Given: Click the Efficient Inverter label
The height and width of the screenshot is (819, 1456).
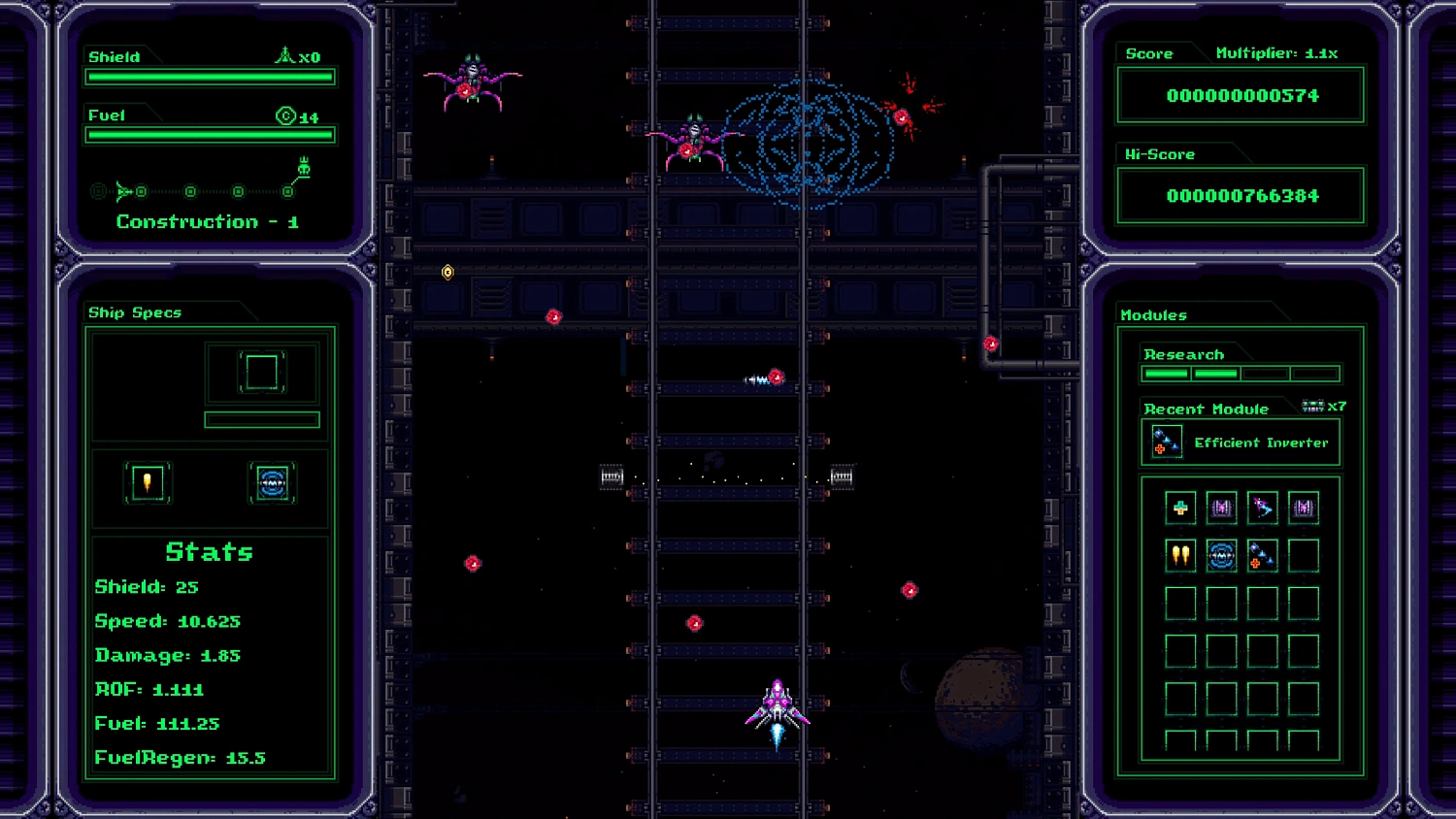Looking at the screenshot, I should point(1261,442).
